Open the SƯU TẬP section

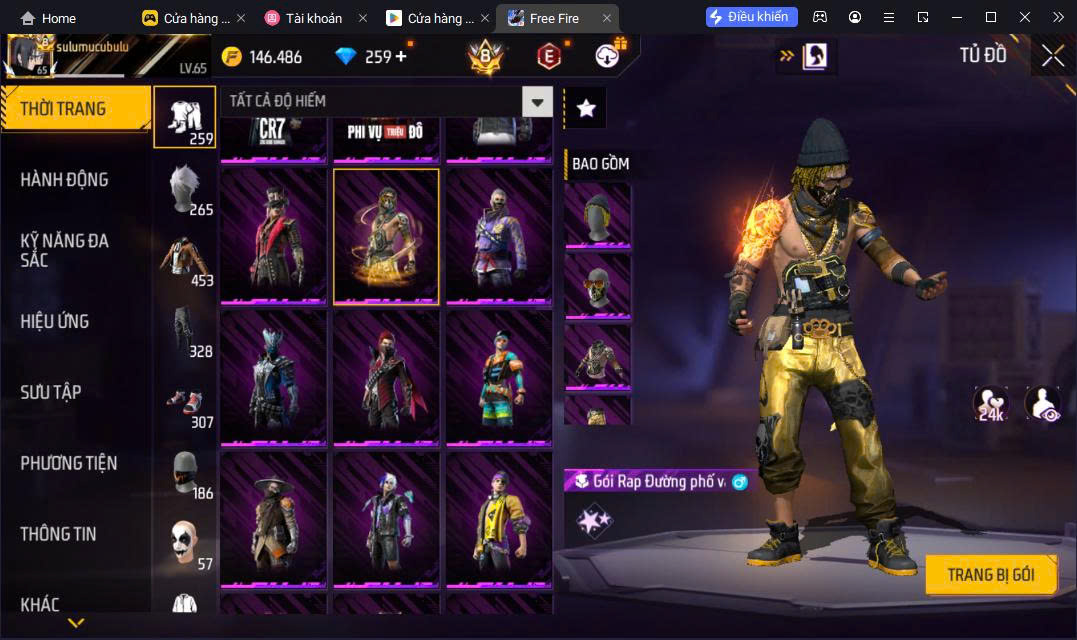click(x=51, y=392)
